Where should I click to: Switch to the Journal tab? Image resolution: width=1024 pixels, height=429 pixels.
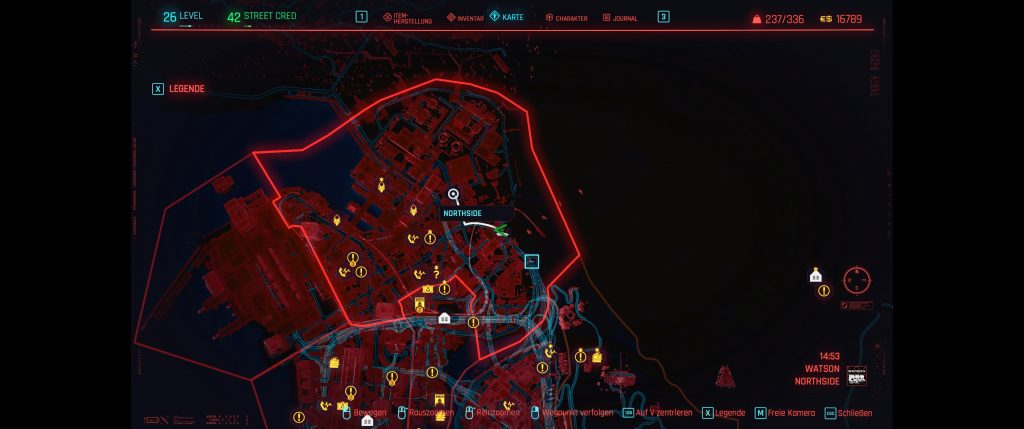(x=624, y=18)
